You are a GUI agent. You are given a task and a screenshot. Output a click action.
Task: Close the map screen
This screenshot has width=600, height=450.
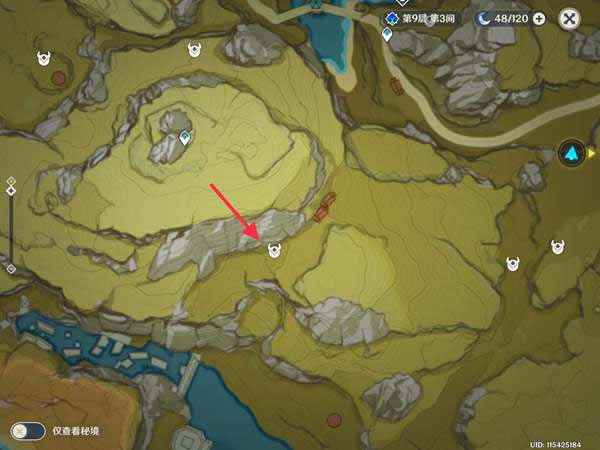[x=569, y=18]
